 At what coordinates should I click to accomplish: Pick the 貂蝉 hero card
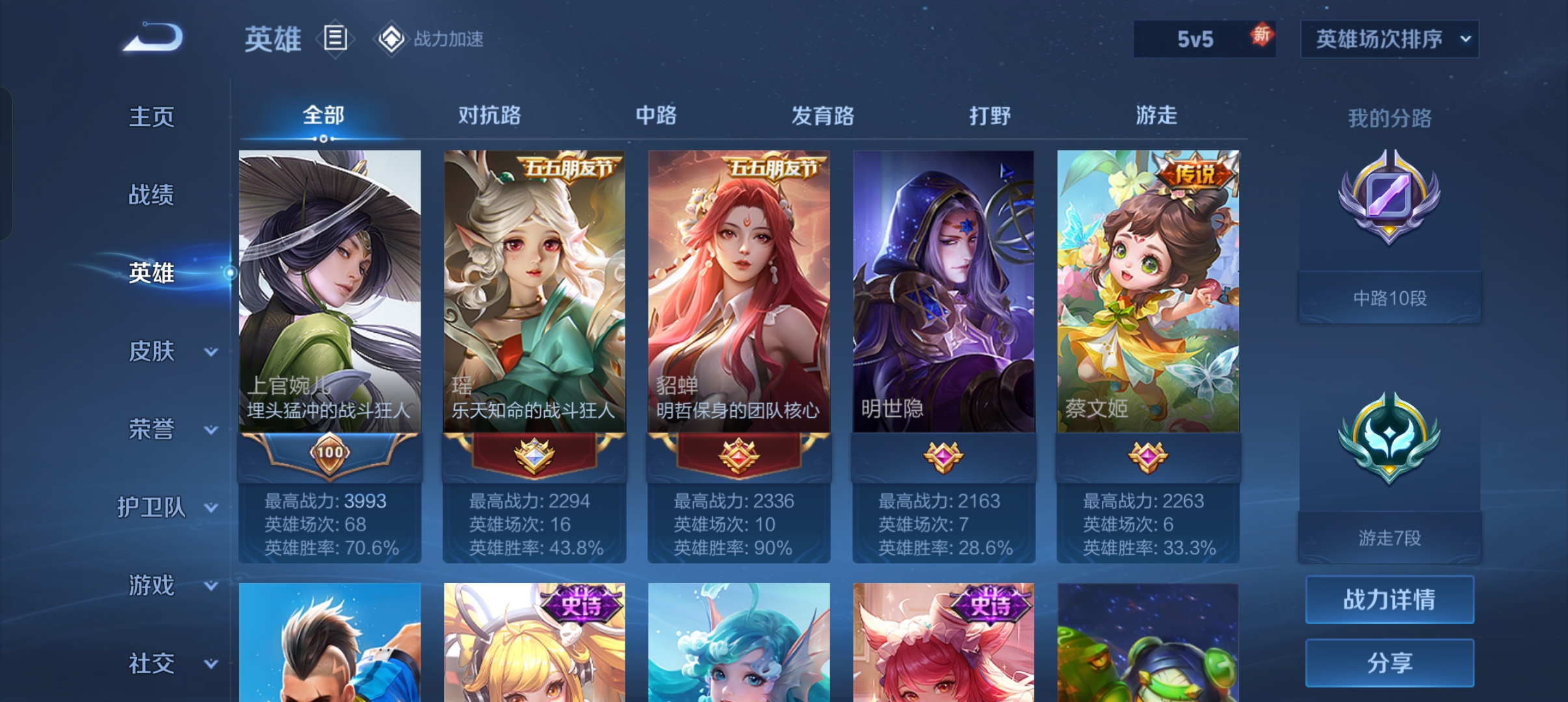coord(738,292)
